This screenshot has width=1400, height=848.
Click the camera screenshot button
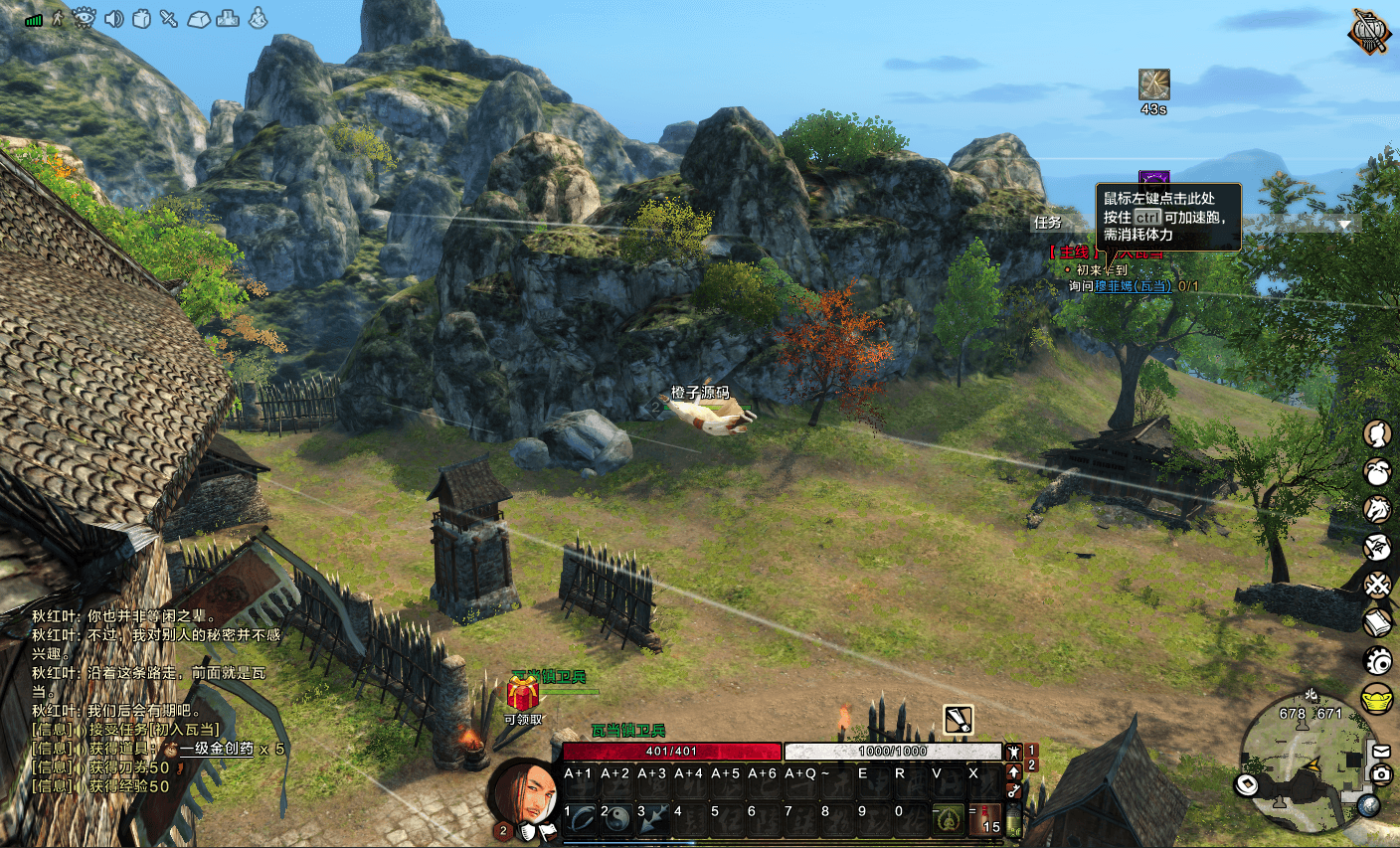coord(1381,773)
